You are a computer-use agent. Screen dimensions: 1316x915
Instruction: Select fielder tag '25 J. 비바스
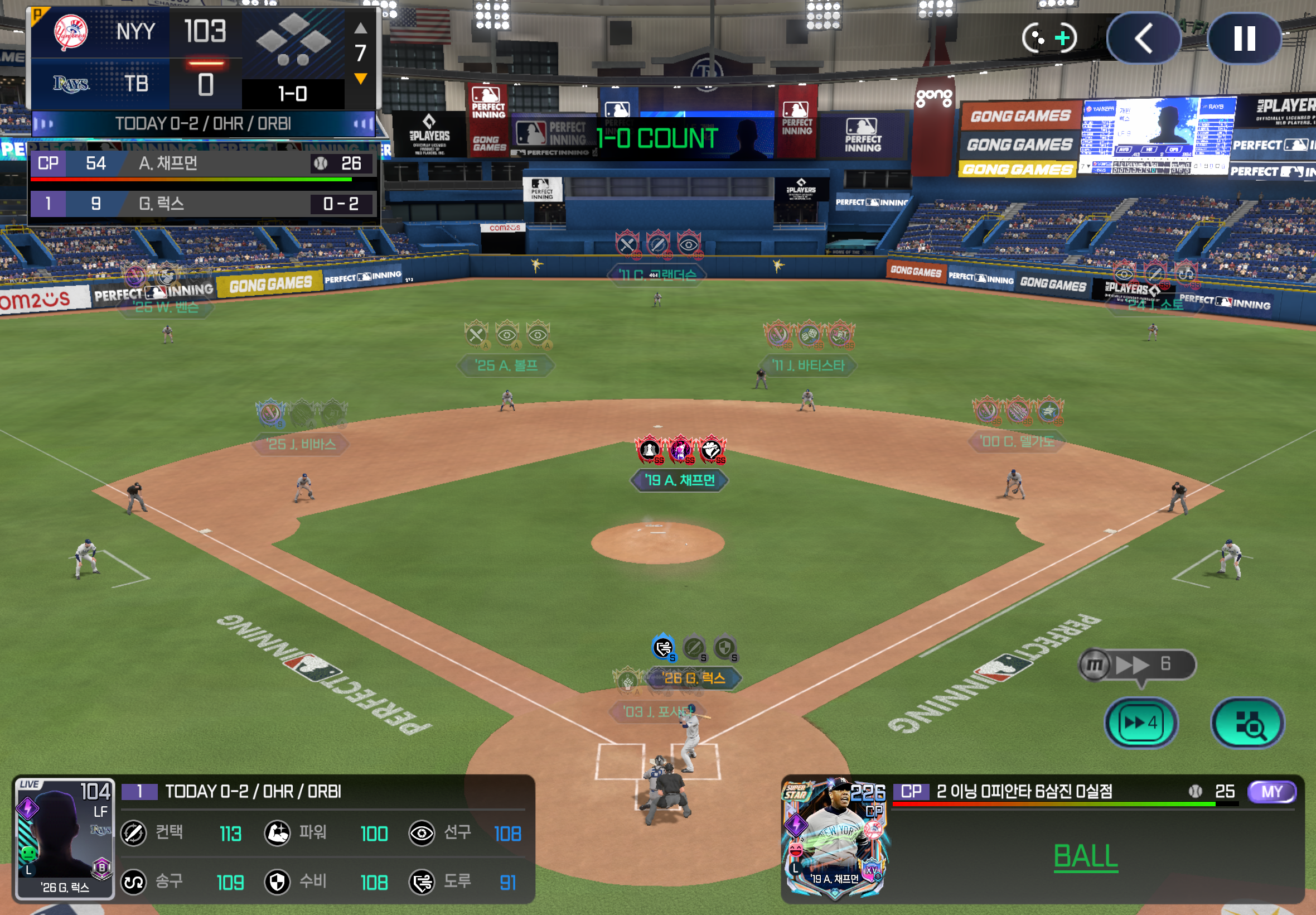pyautogui.click(x=301, y=444)
